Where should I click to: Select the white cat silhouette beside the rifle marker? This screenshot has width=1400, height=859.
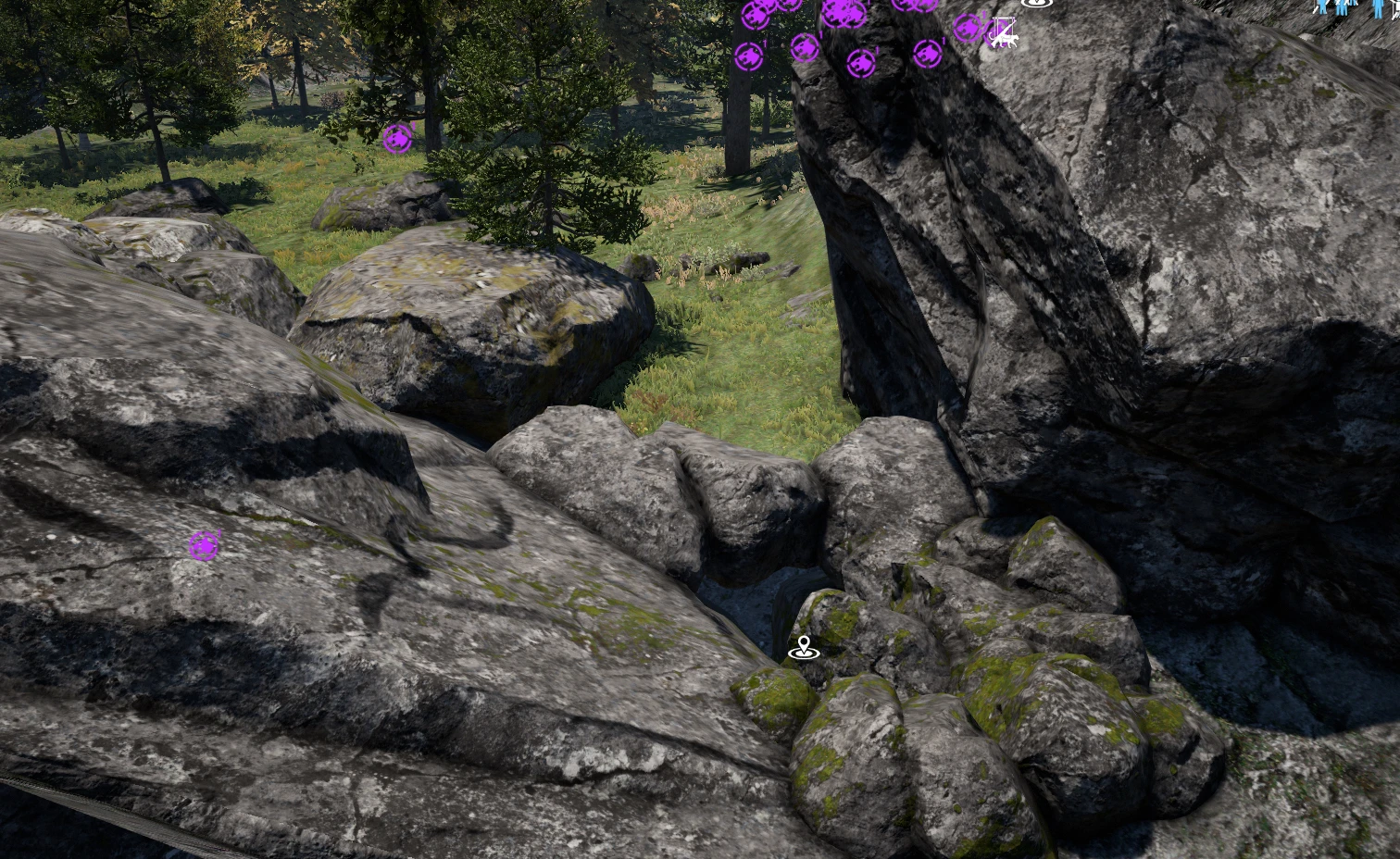(x=1011, y=42)
